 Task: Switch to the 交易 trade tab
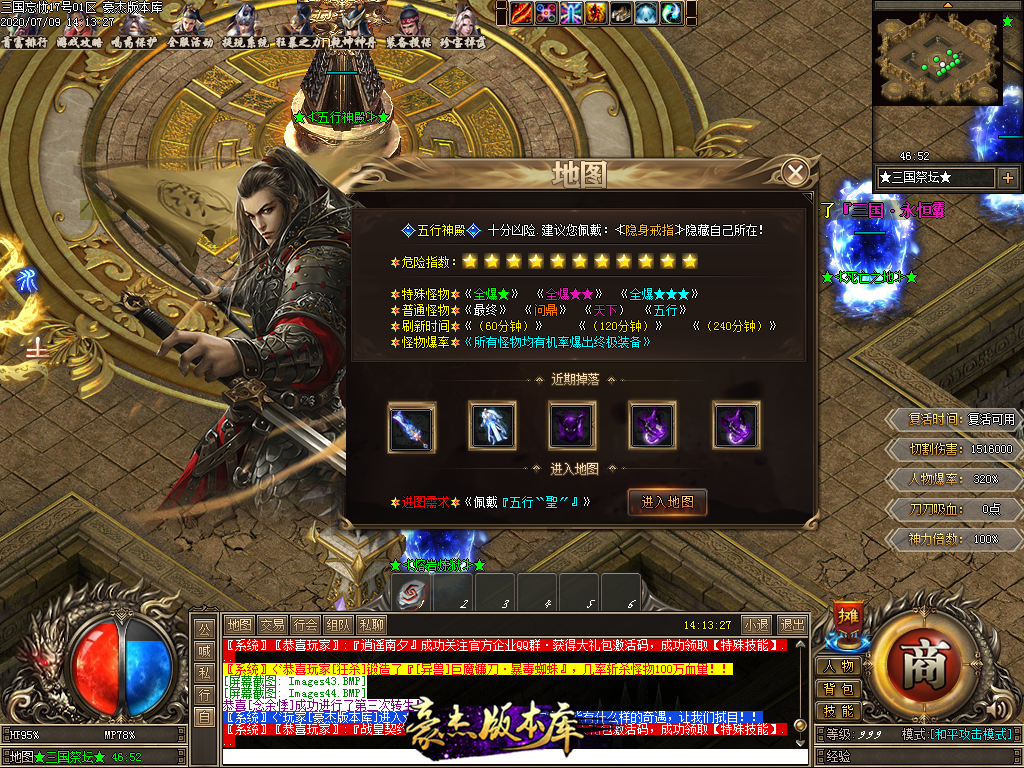[272, 625]
